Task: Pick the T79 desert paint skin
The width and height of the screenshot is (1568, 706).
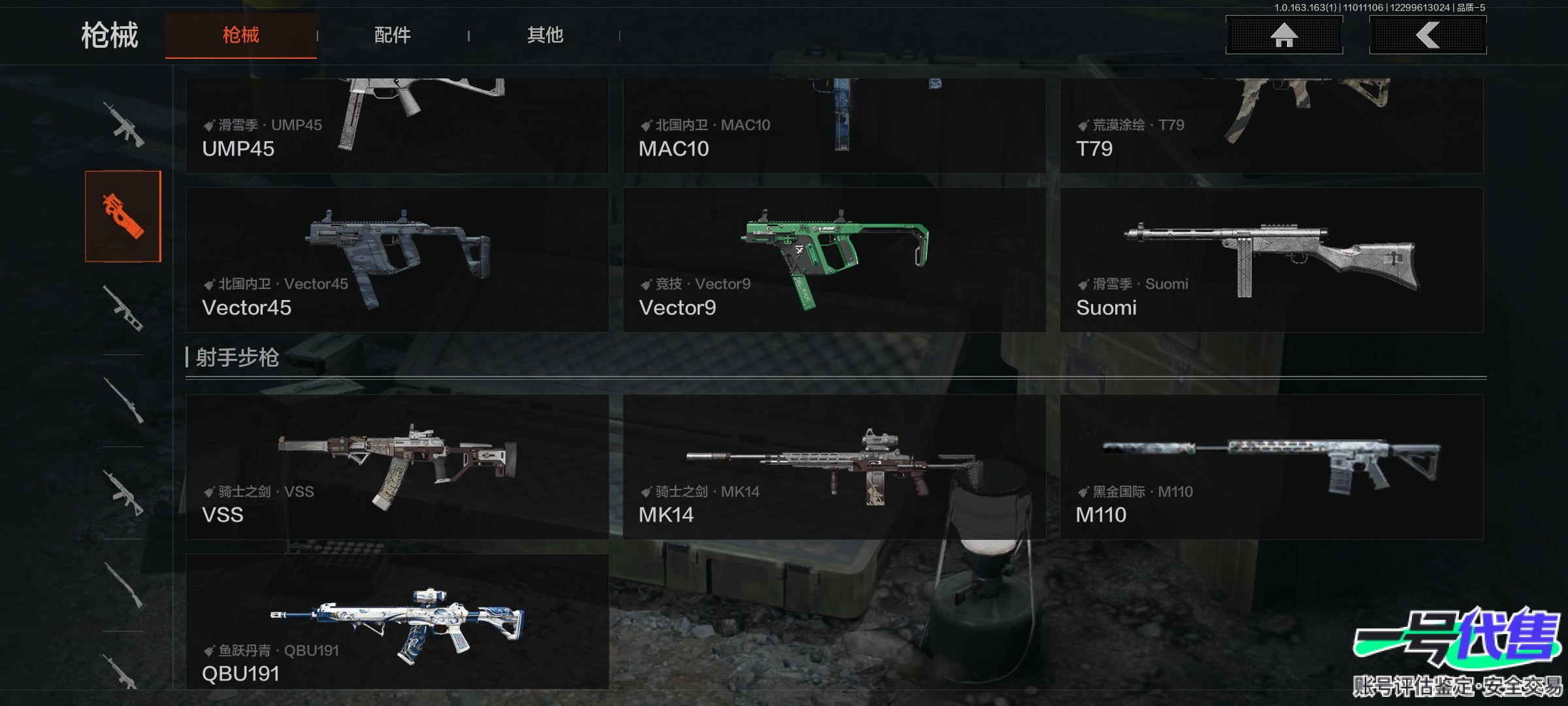Action: (x=1271, y=126)
